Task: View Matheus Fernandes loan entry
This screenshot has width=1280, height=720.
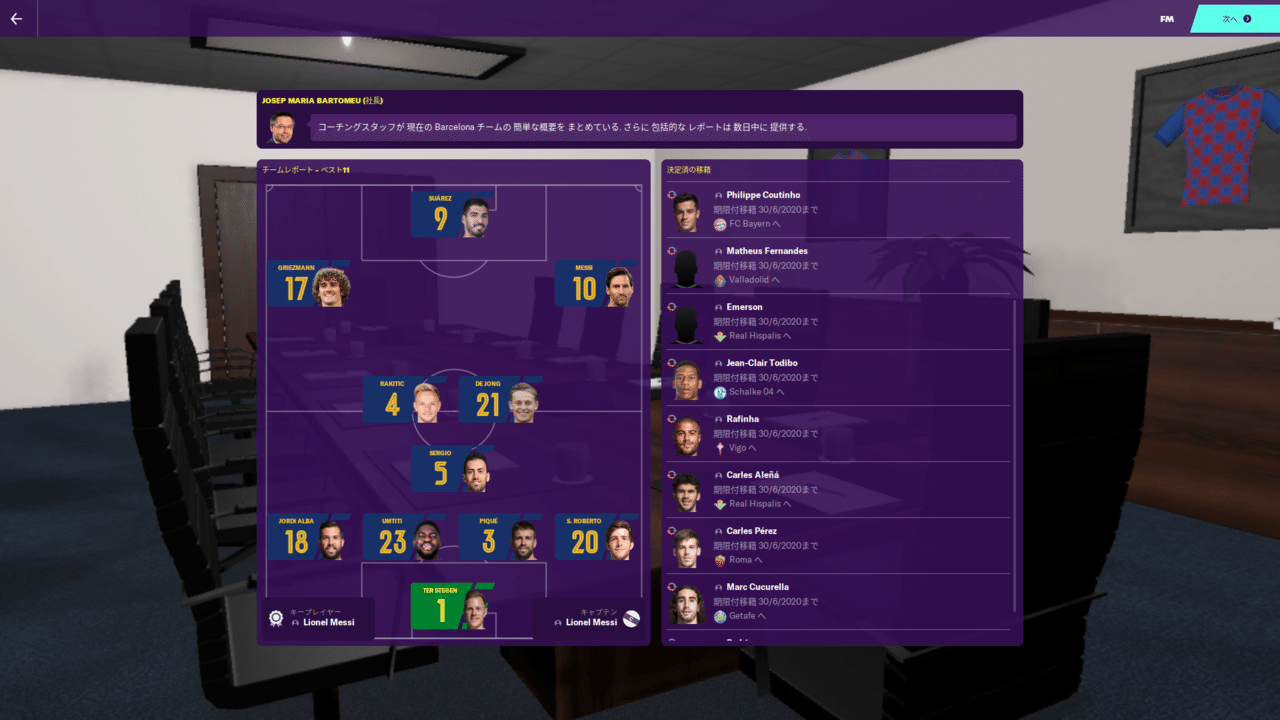Action: point(838,265)
